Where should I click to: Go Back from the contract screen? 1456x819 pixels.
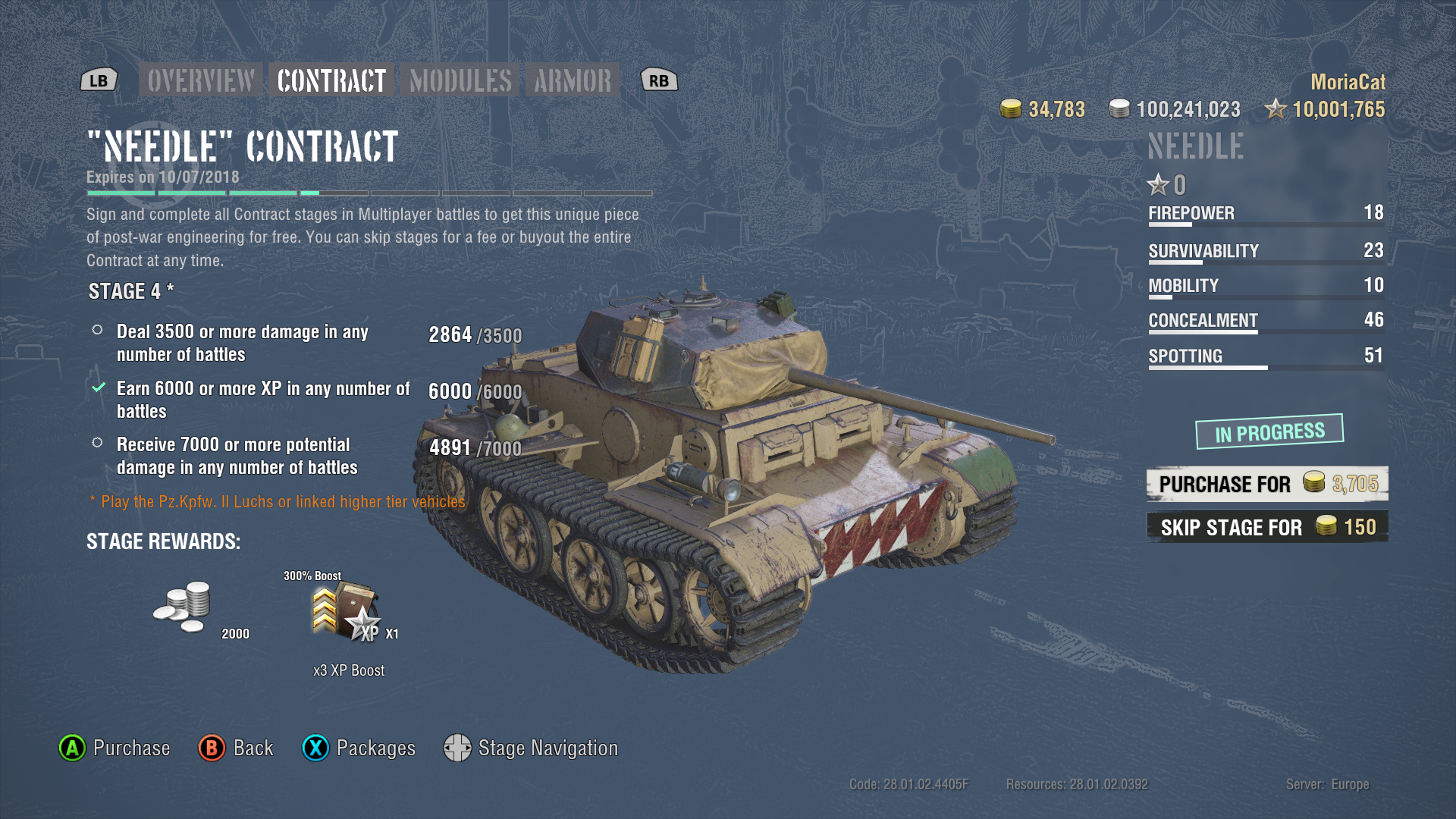coord(236,748)
